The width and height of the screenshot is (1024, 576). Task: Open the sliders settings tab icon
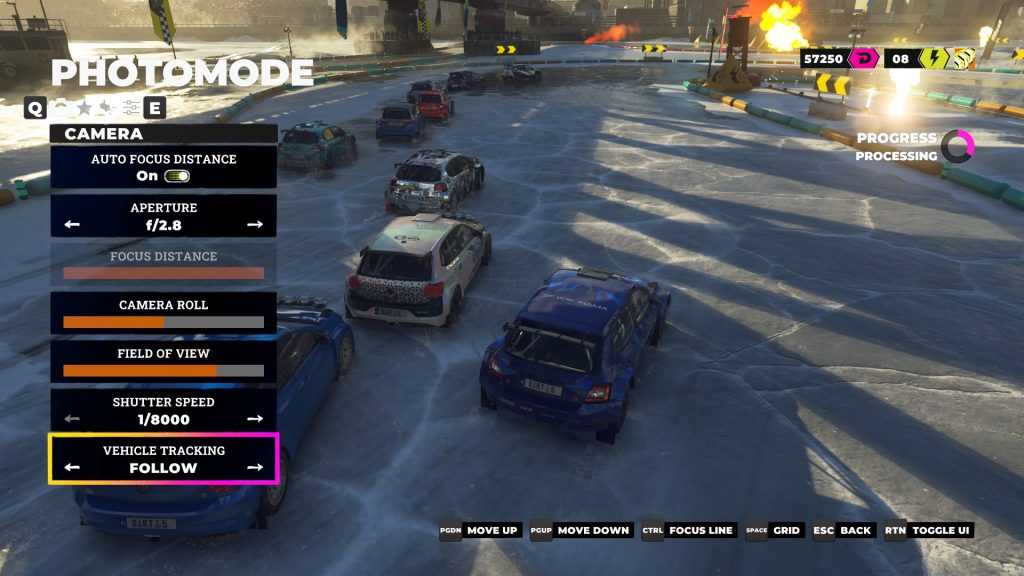(x=131, y=108)
